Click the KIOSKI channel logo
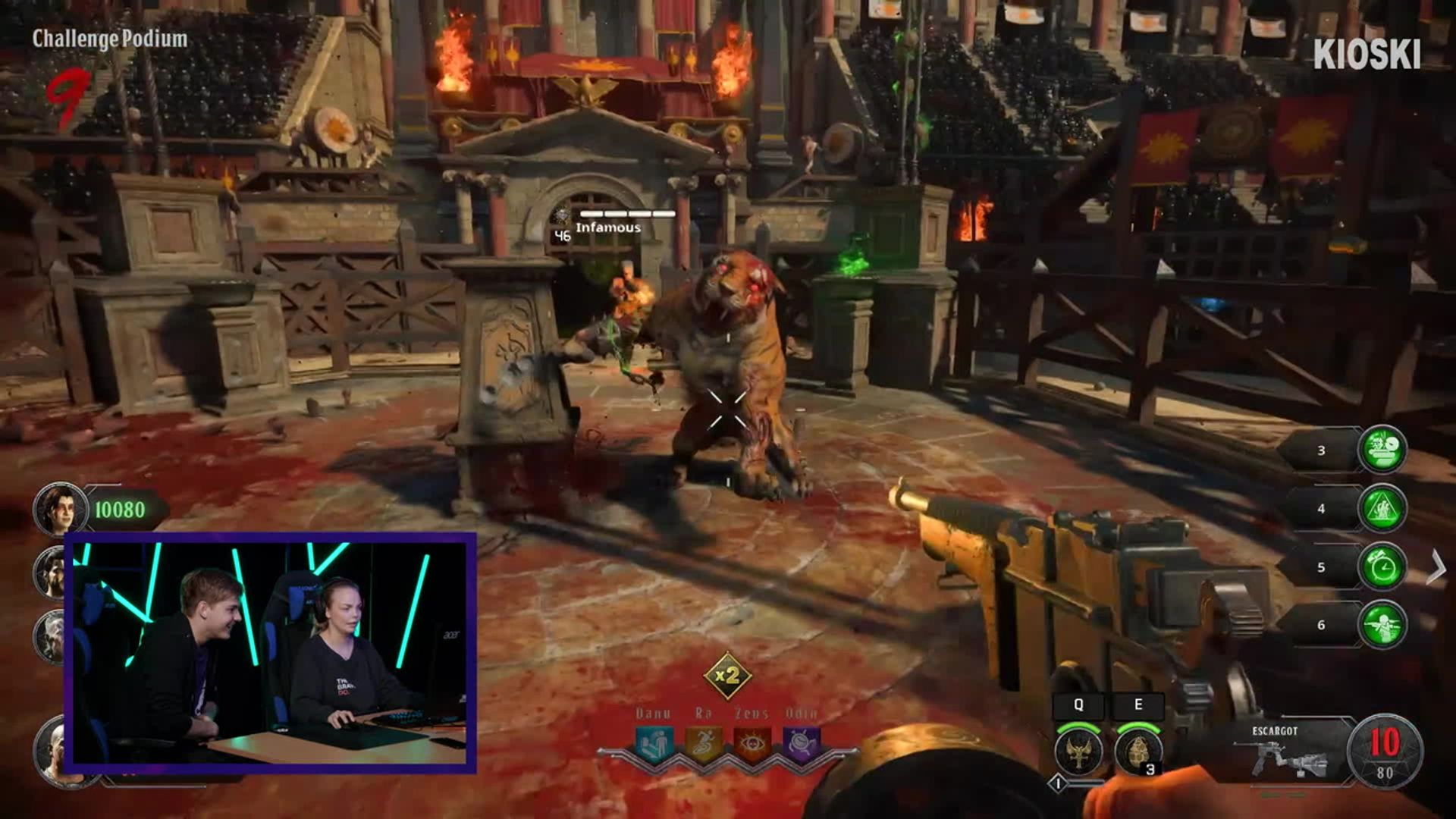The height and width of the screenshot is (819, 1456). [x=1367, y=55]
